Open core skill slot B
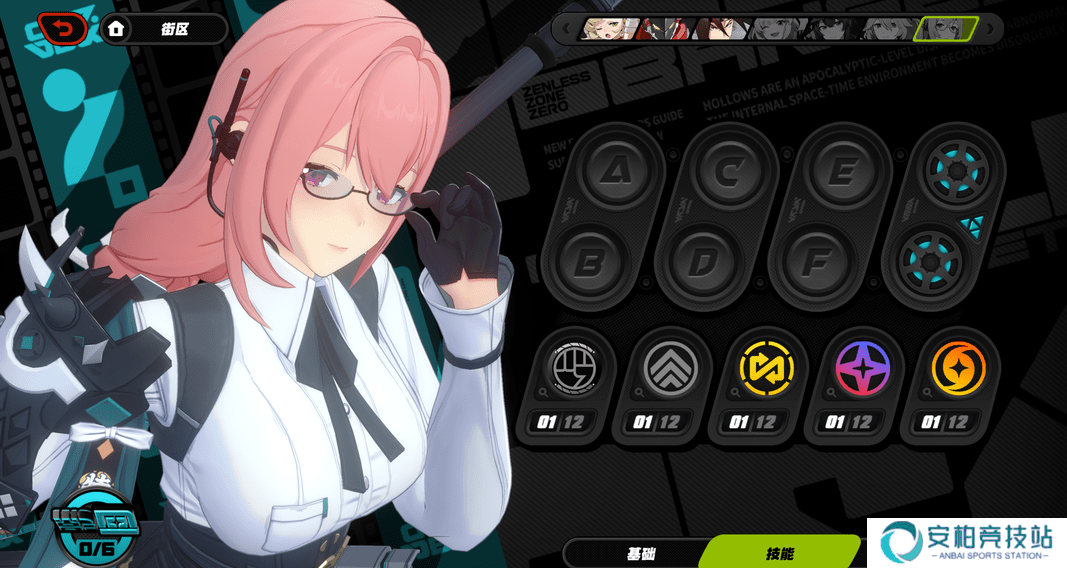Viewport: 1067px width, 568px height. pyautogui.click(x=590, y=262)
